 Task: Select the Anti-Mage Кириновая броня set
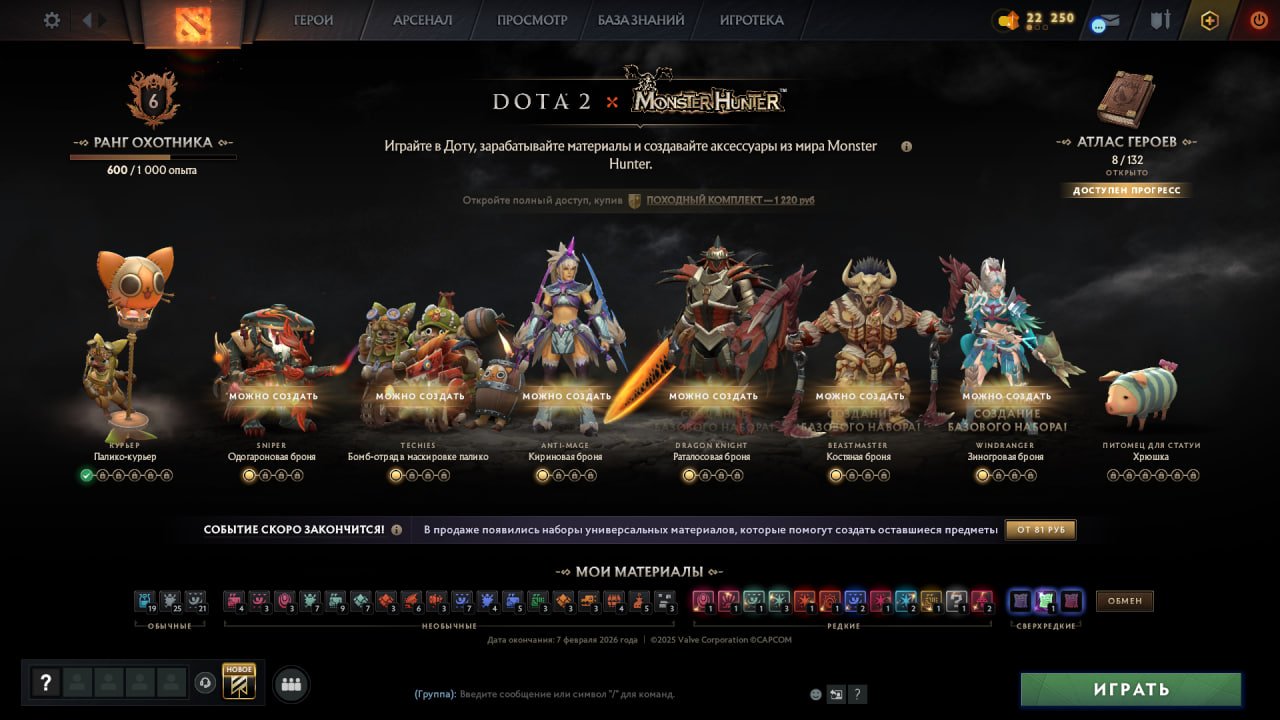(566, 360)
